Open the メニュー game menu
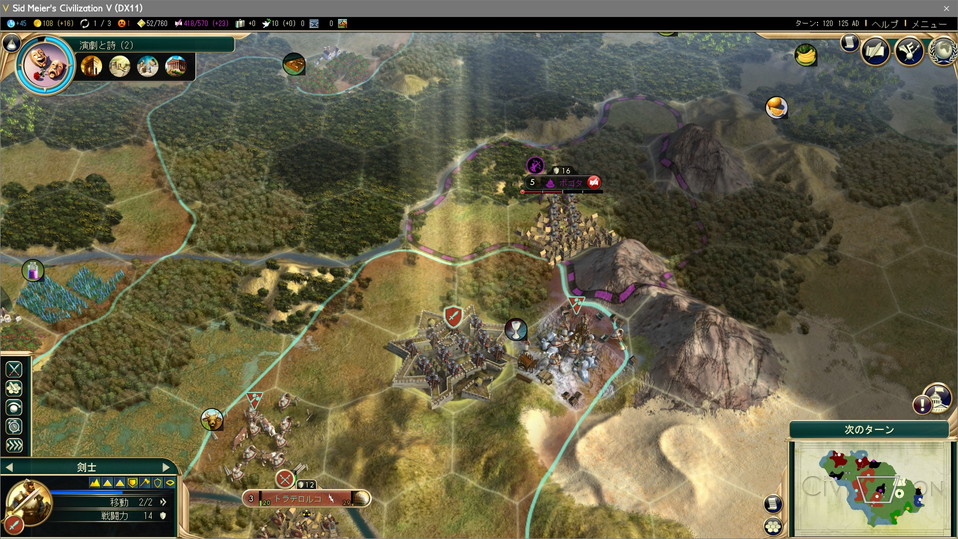This screenshot has width=958, height=539. [x=928, y=23]
